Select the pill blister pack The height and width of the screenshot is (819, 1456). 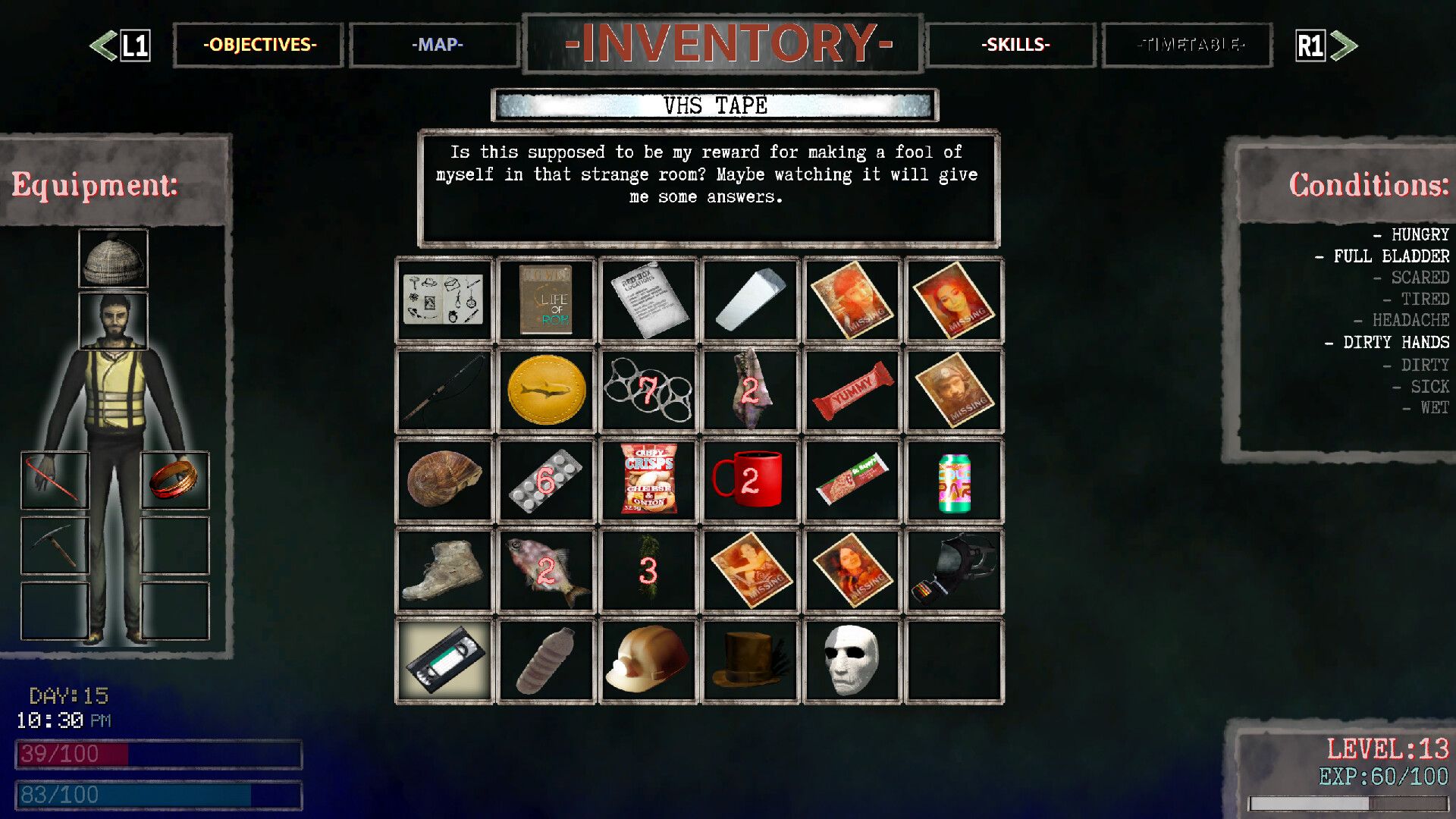pyautogui.click(x=546, y=480)
